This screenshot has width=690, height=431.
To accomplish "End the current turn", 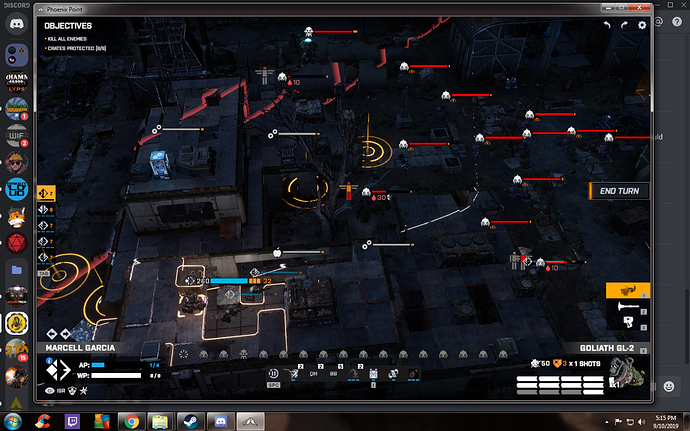I will 618,191.
